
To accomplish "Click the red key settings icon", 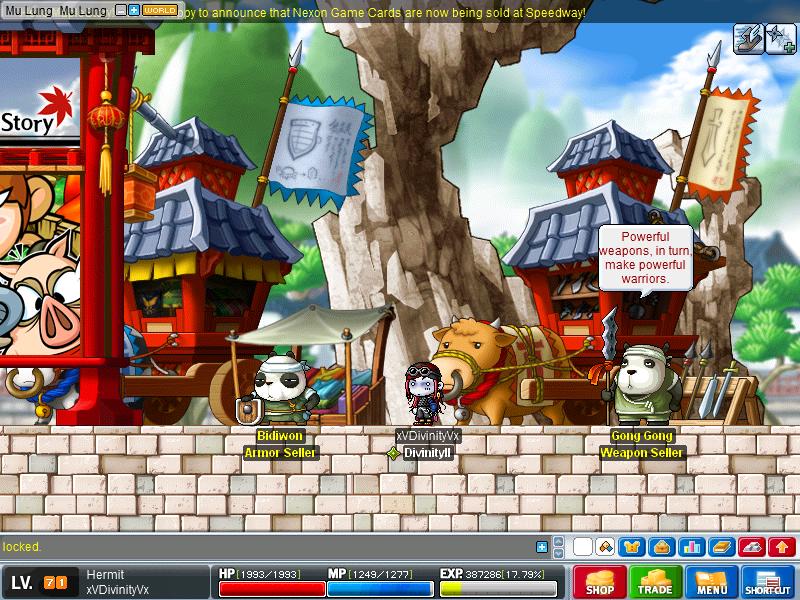I will 751,547.
